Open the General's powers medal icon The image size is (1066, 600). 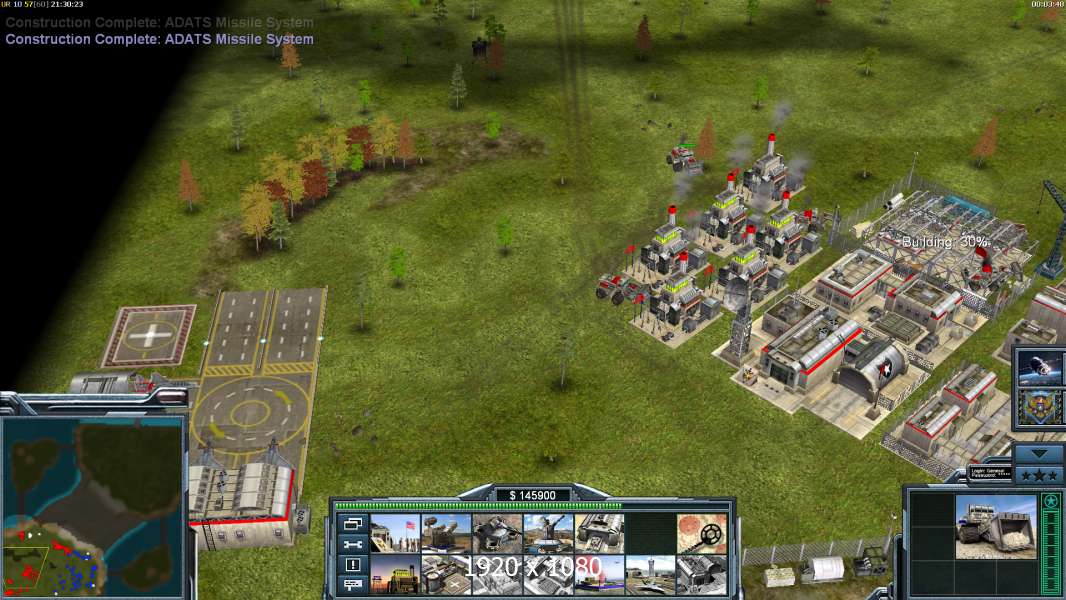1039,408
